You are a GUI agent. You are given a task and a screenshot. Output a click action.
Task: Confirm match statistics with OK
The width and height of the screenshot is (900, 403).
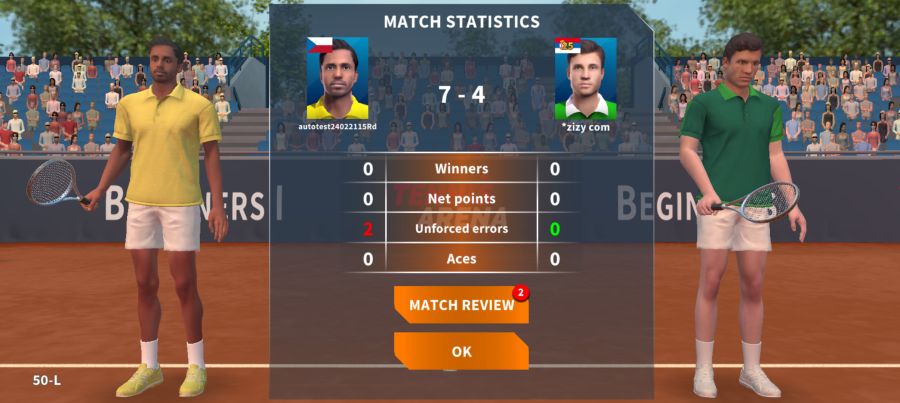461,352
